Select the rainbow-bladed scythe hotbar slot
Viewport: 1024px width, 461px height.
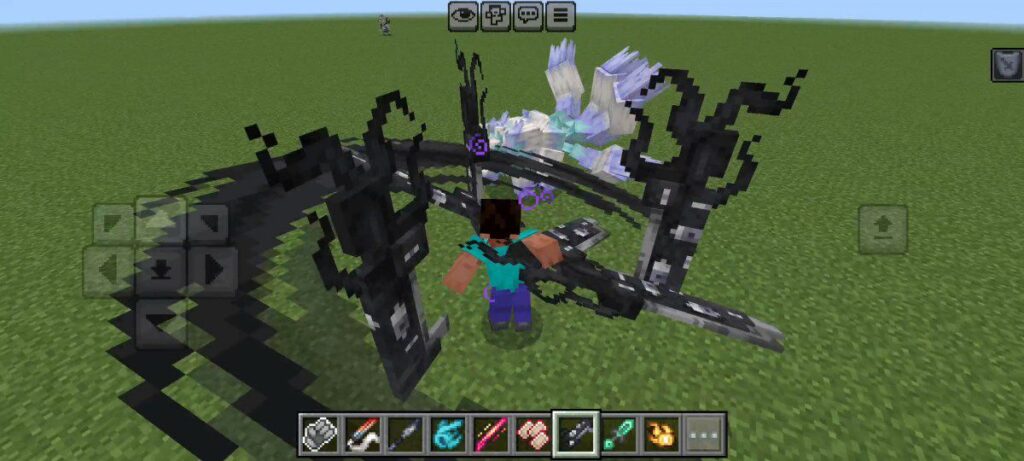[362, 434]
